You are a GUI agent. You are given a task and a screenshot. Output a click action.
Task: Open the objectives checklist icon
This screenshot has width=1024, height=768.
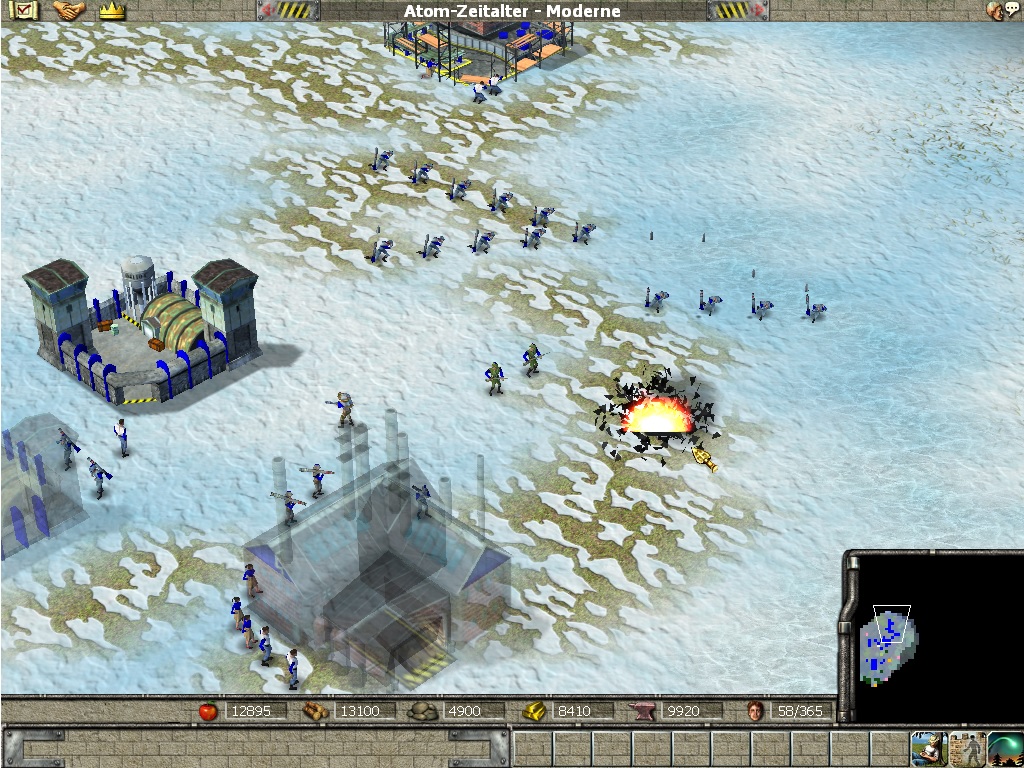(22, 11)
